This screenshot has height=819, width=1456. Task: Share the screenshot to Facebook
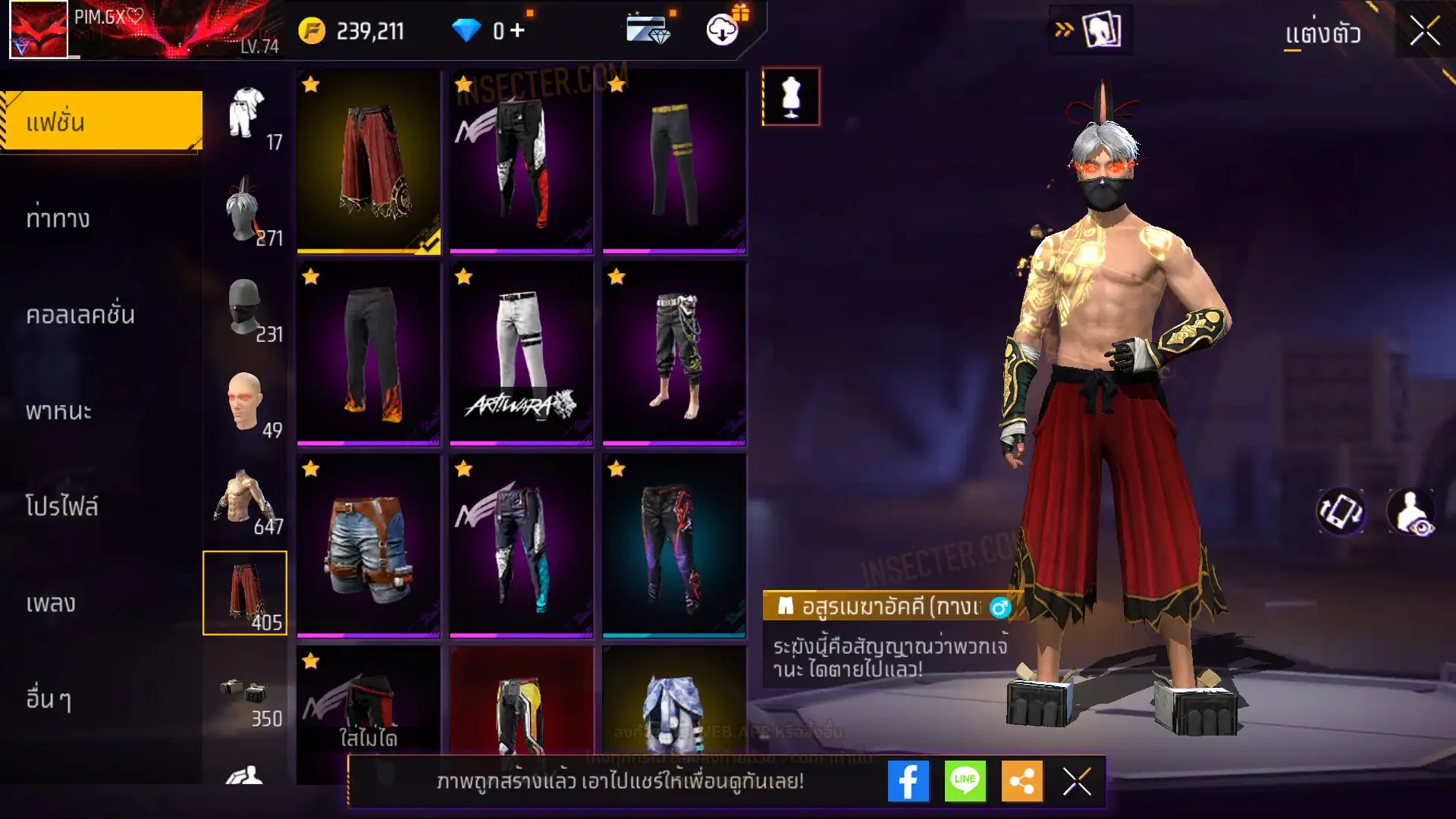coord(908,781)
